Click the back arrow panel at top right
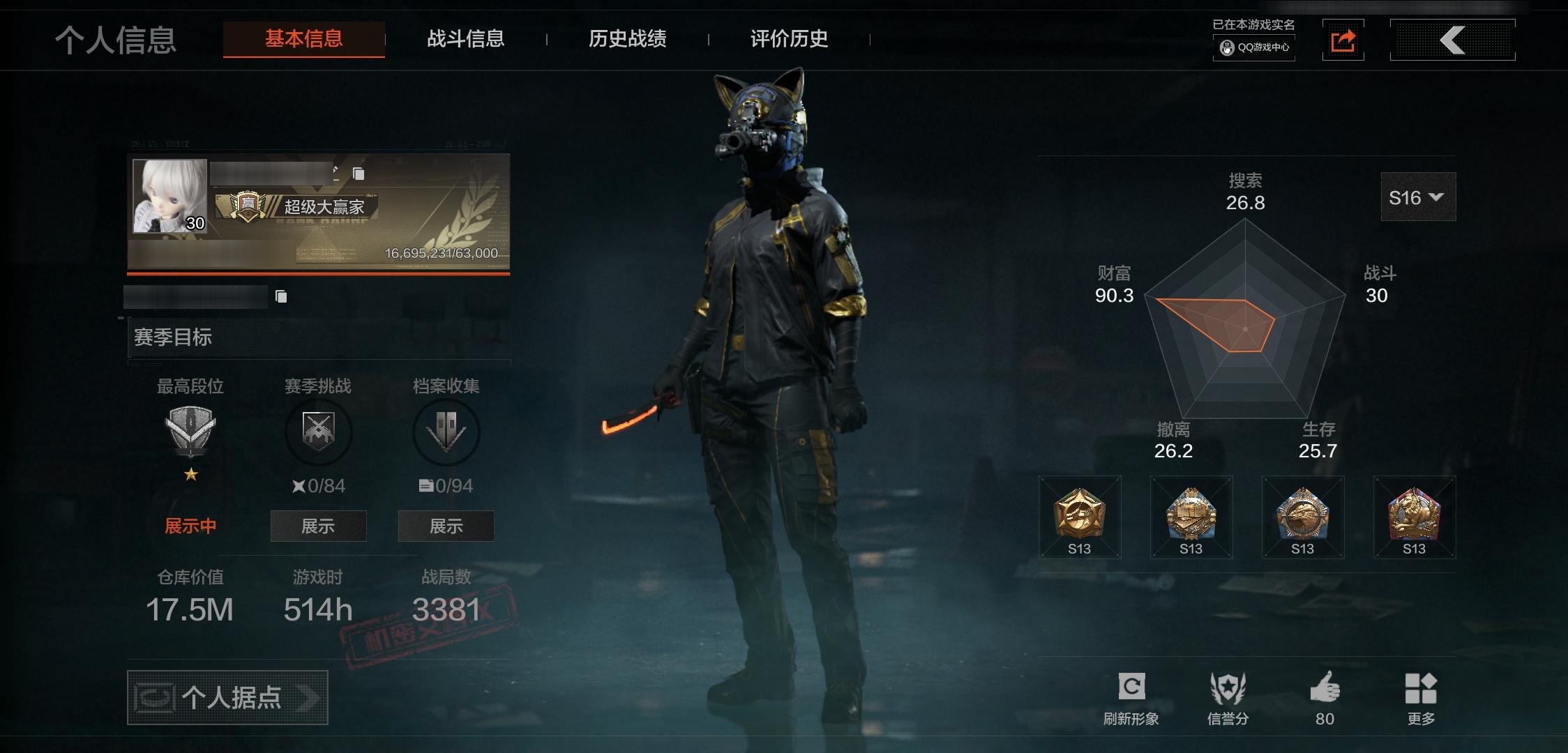Viewport: 1568px width, 753px height. (1452, 40)
